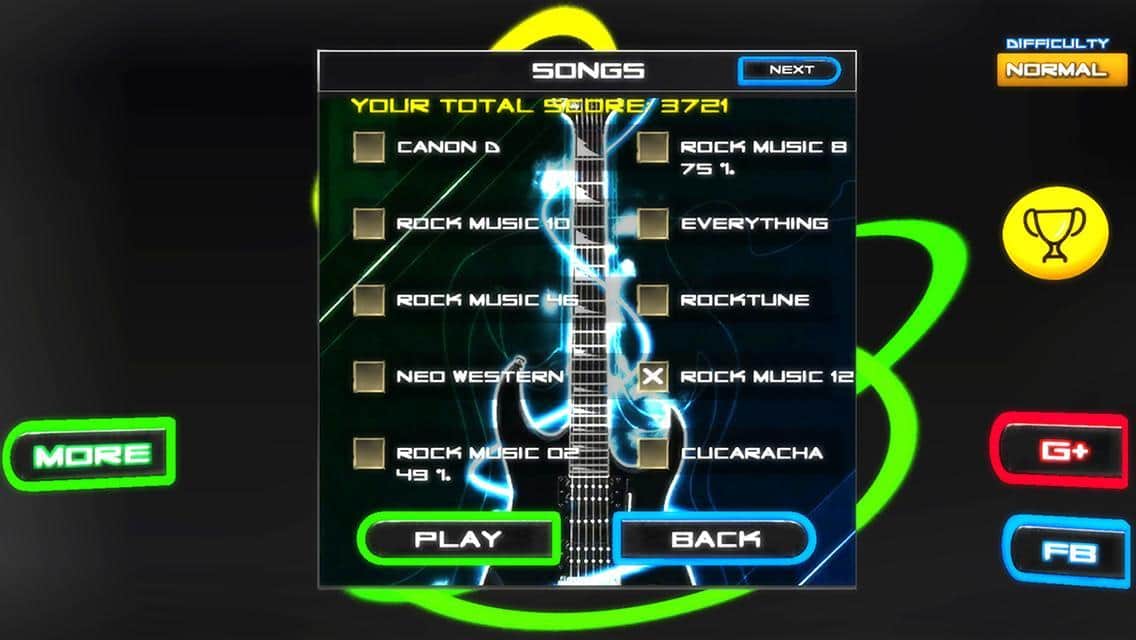The height and width of the screenshot is (640, 1136).
Task: Choose the Rock Music 46 checkbox
Action: [x=369, y=299]
